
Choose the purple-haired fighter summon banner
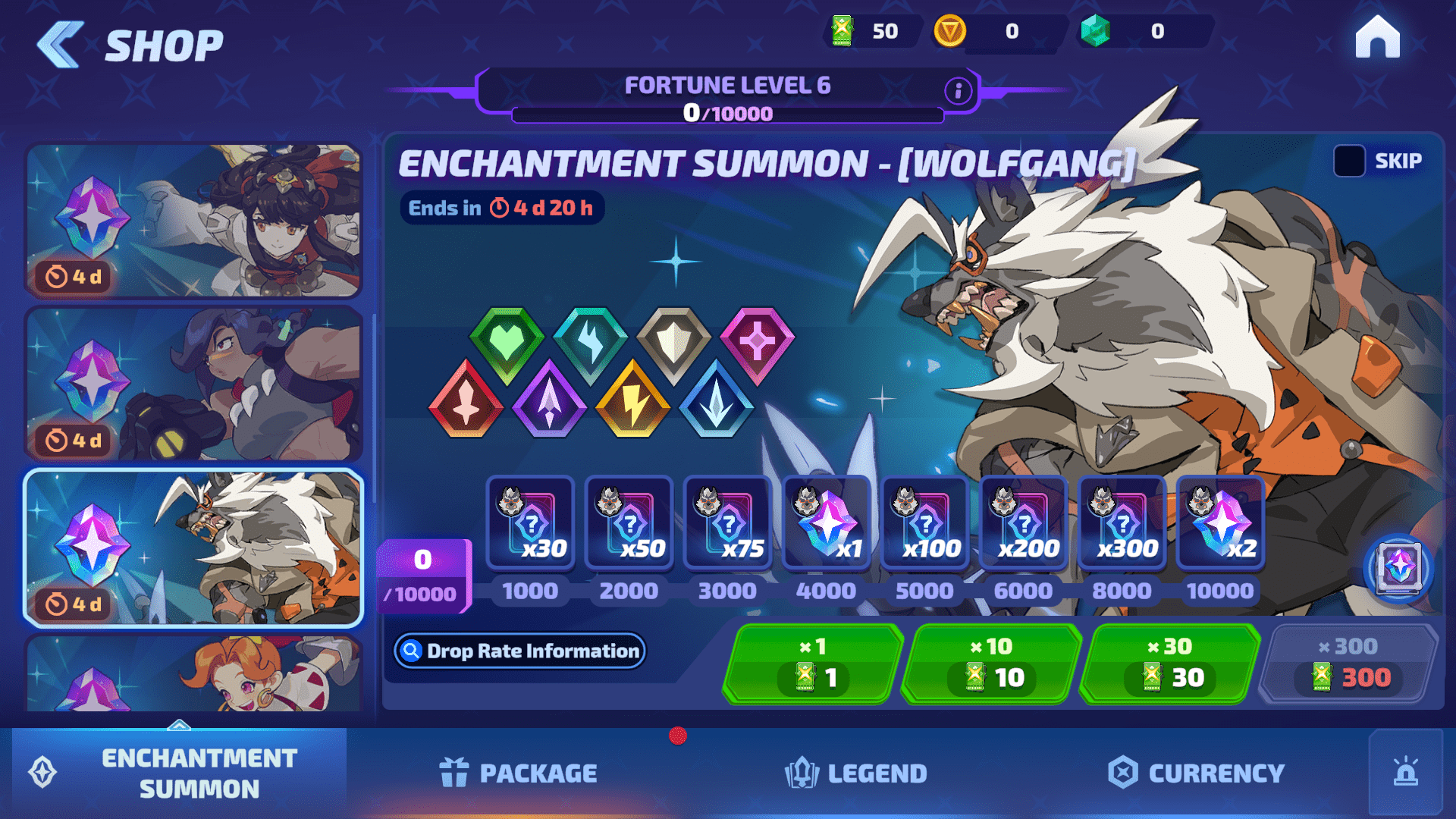point(194,384)
